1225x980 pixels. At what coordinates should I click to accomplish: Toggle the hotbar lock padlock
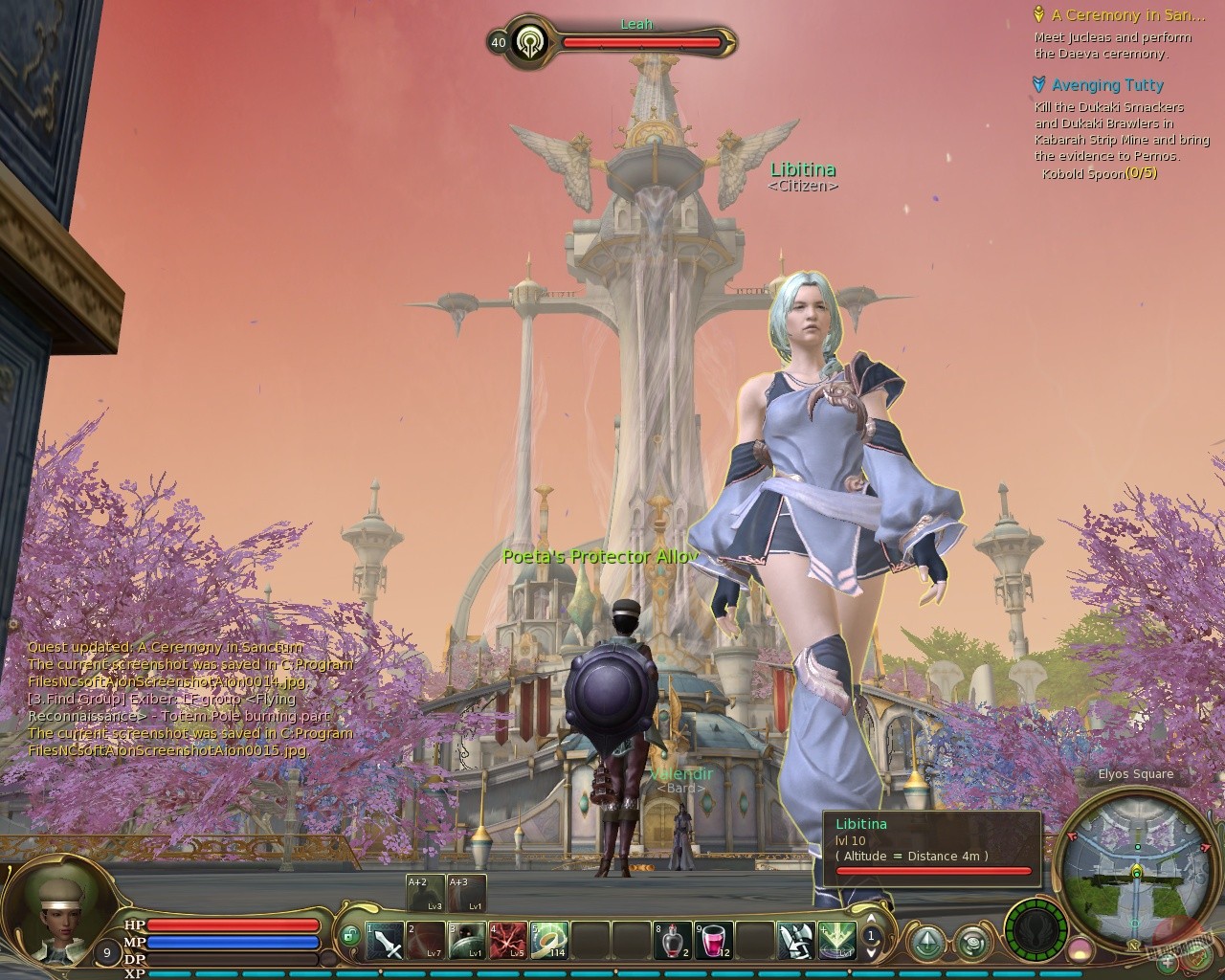pos(351,936)
